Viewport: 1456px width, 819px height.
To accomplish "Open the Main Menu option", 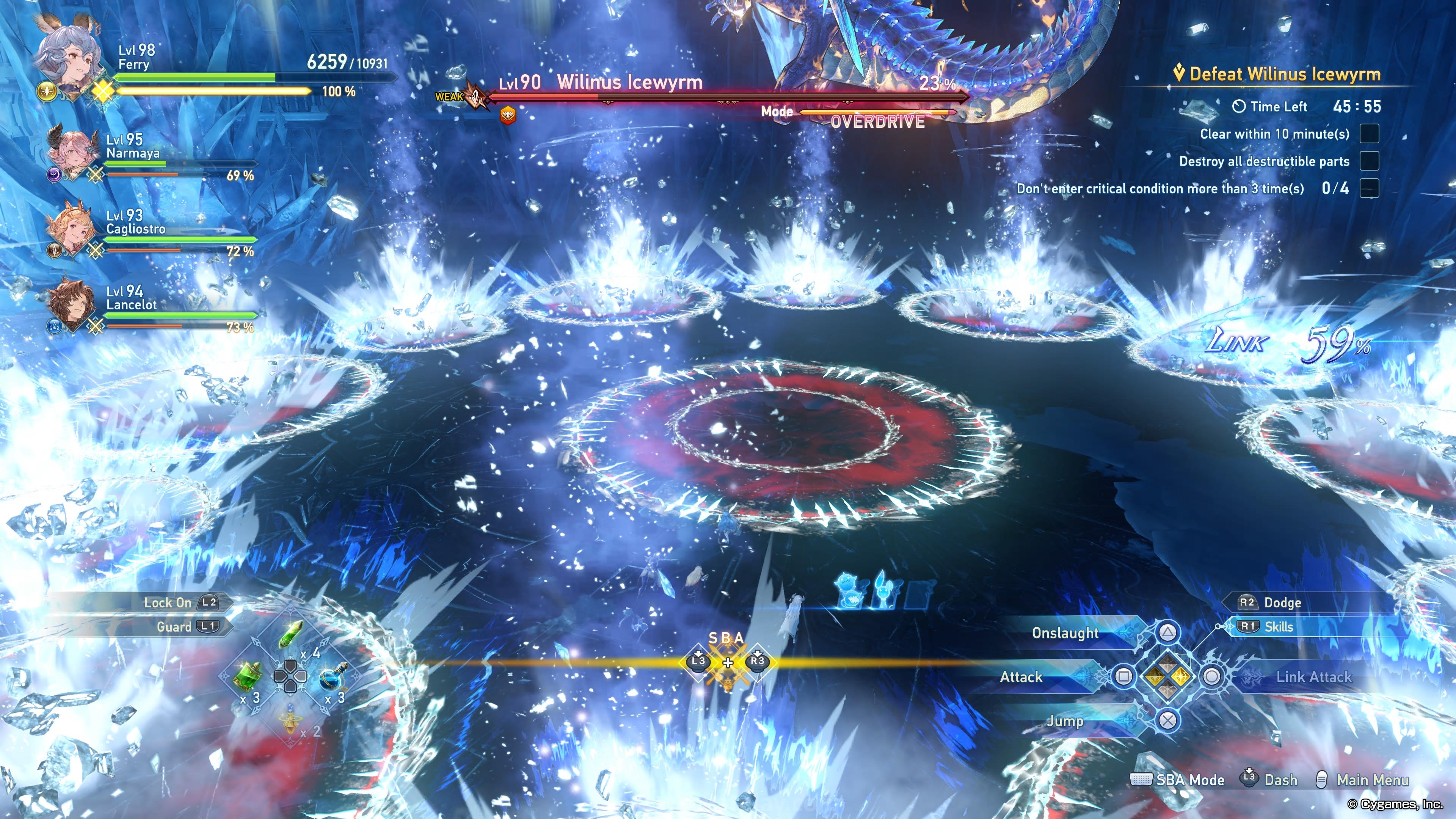I will [1372, 780].
